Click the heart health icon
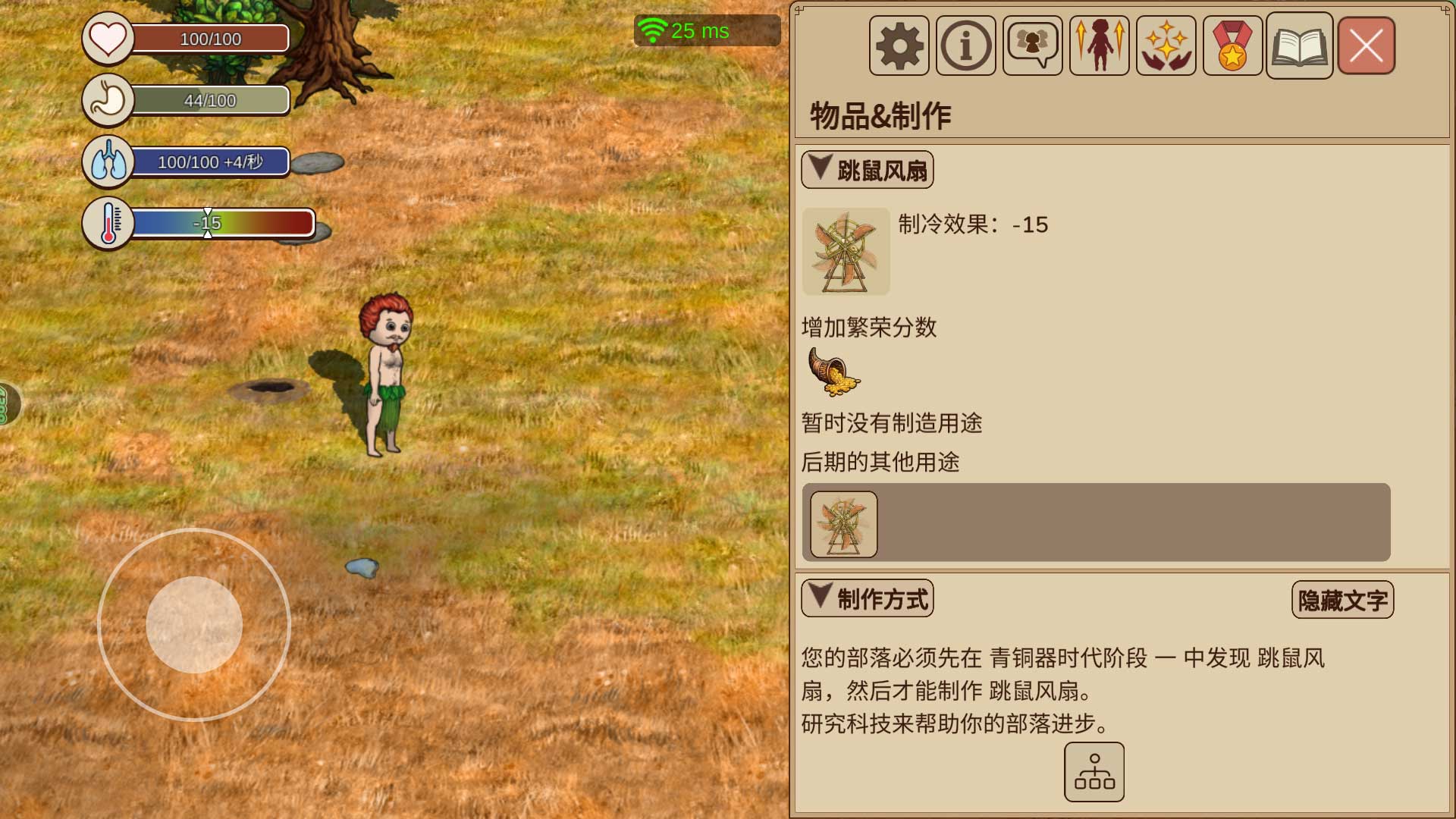The width and height of the screenshot is (1456, 819). [108, 38]
